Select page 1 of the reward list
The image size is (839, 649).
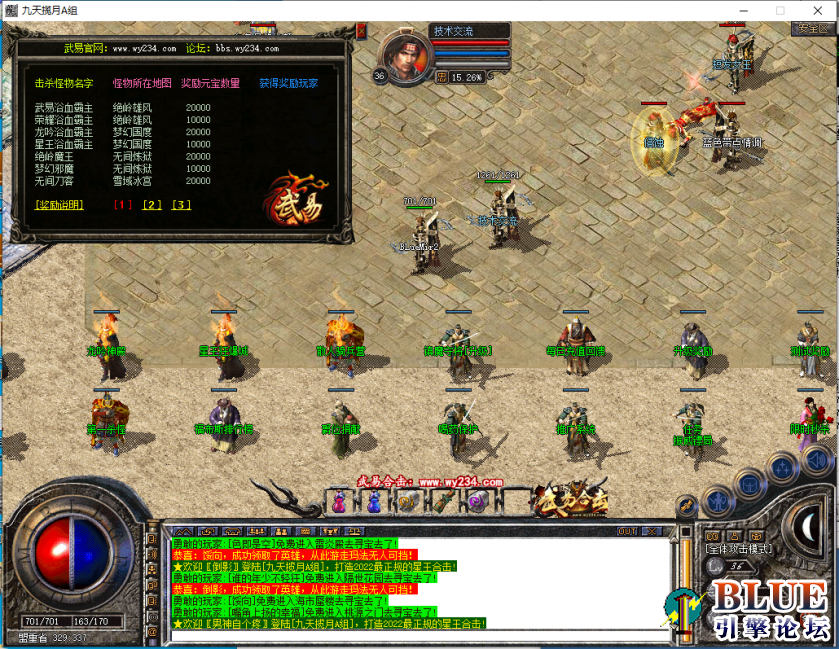pos(123,205)
